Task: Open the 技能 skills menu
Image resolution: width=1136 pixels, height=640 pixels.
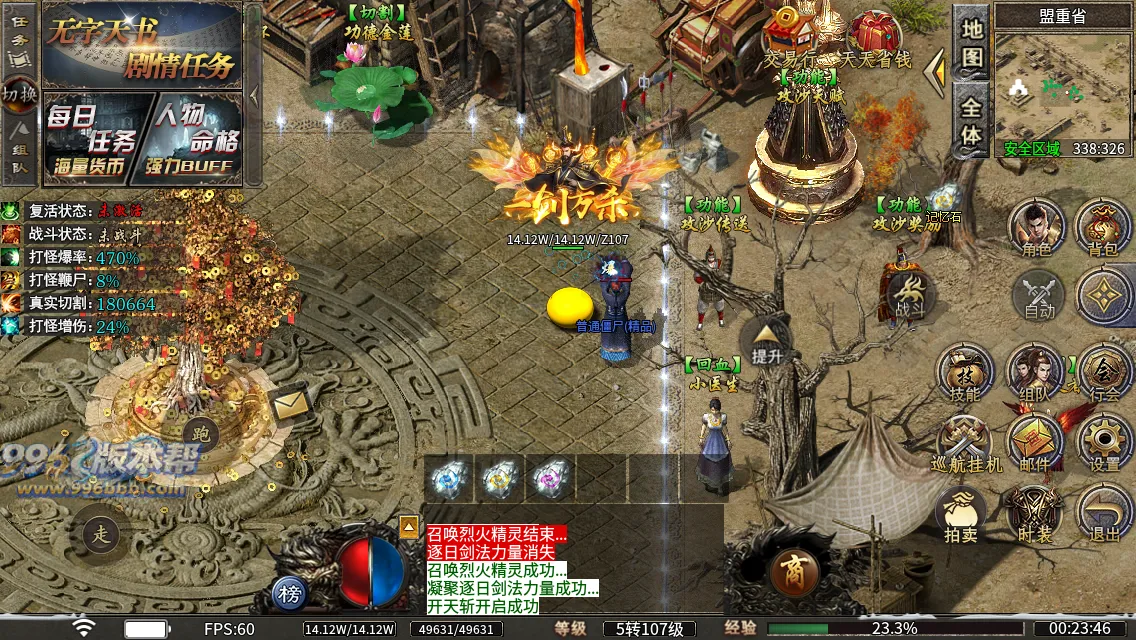Action: 965,373
